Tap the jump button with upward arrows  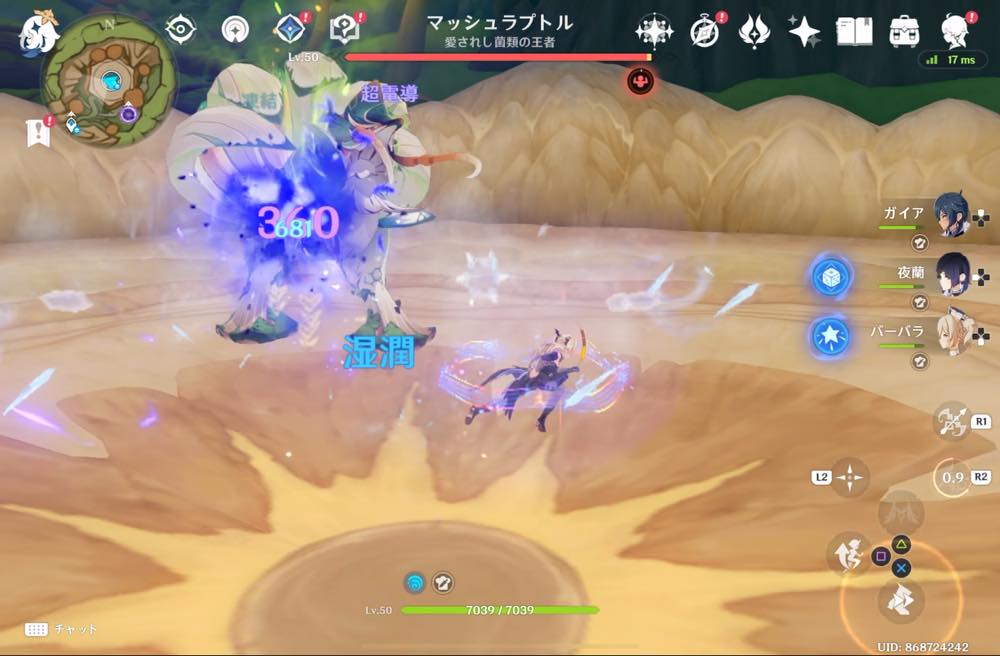pos(847,553)
